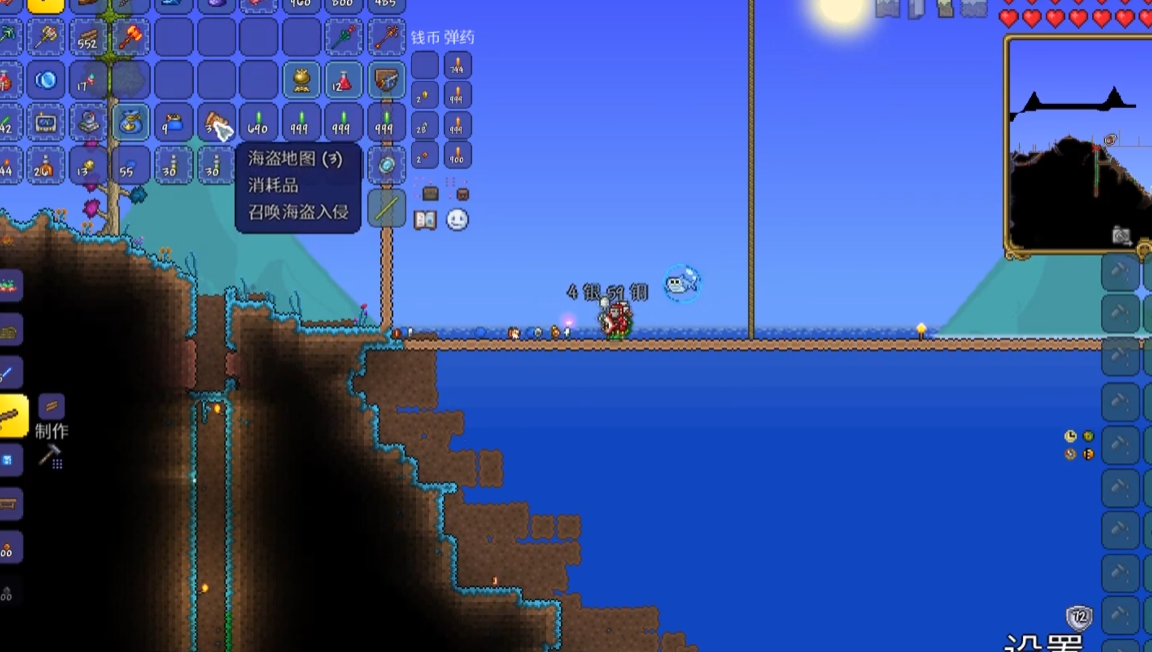Toggle the camera mode icon on minimap

[1122, 236]
